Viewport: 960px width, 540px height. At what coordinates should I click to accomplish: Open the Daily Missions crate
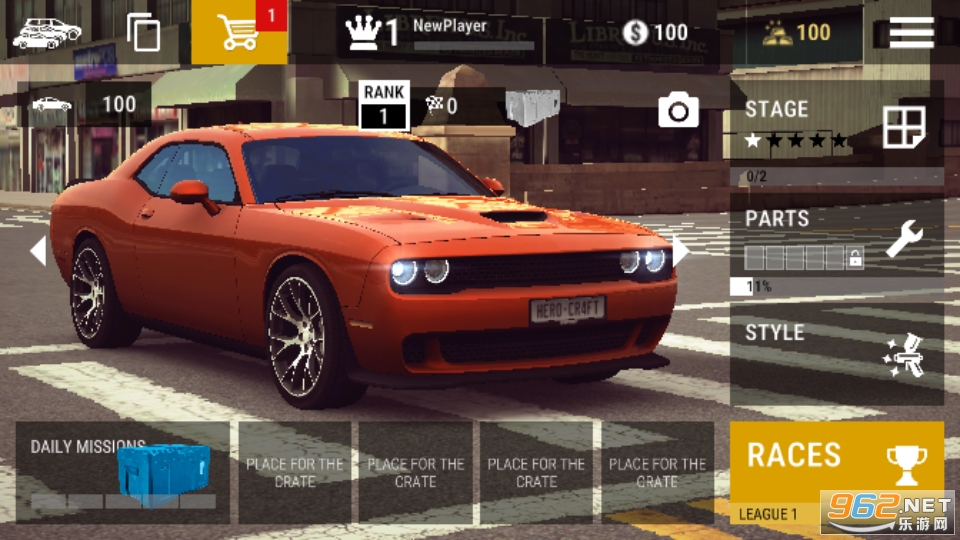click(122, 472)
